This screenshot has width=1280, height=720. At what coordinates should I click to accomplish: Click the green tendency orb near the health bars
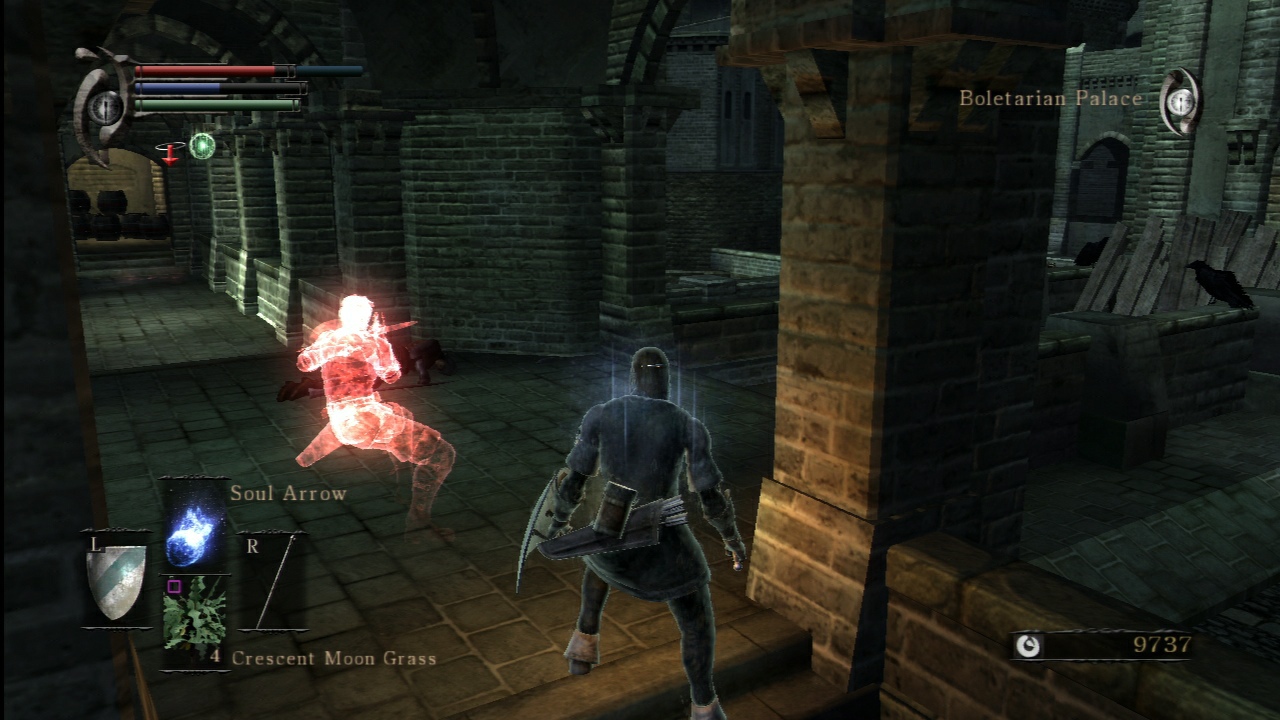[205, 146]
